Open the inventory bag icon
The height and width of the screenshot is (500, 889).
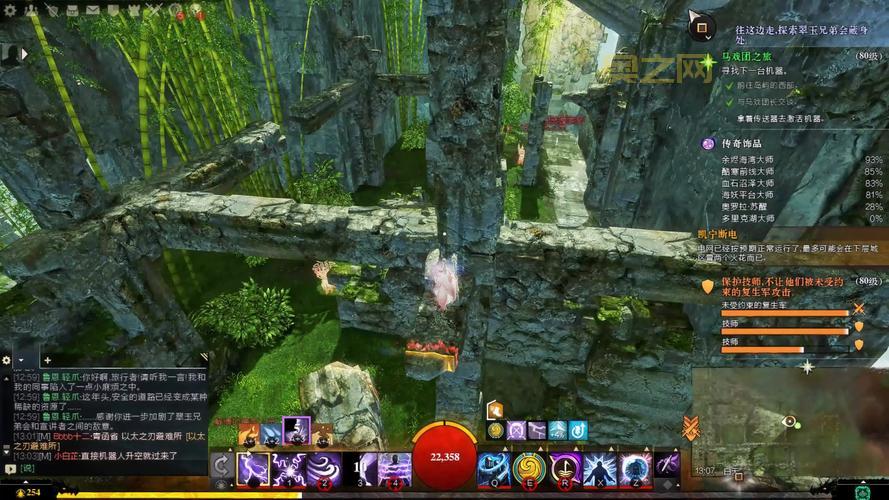70,10
